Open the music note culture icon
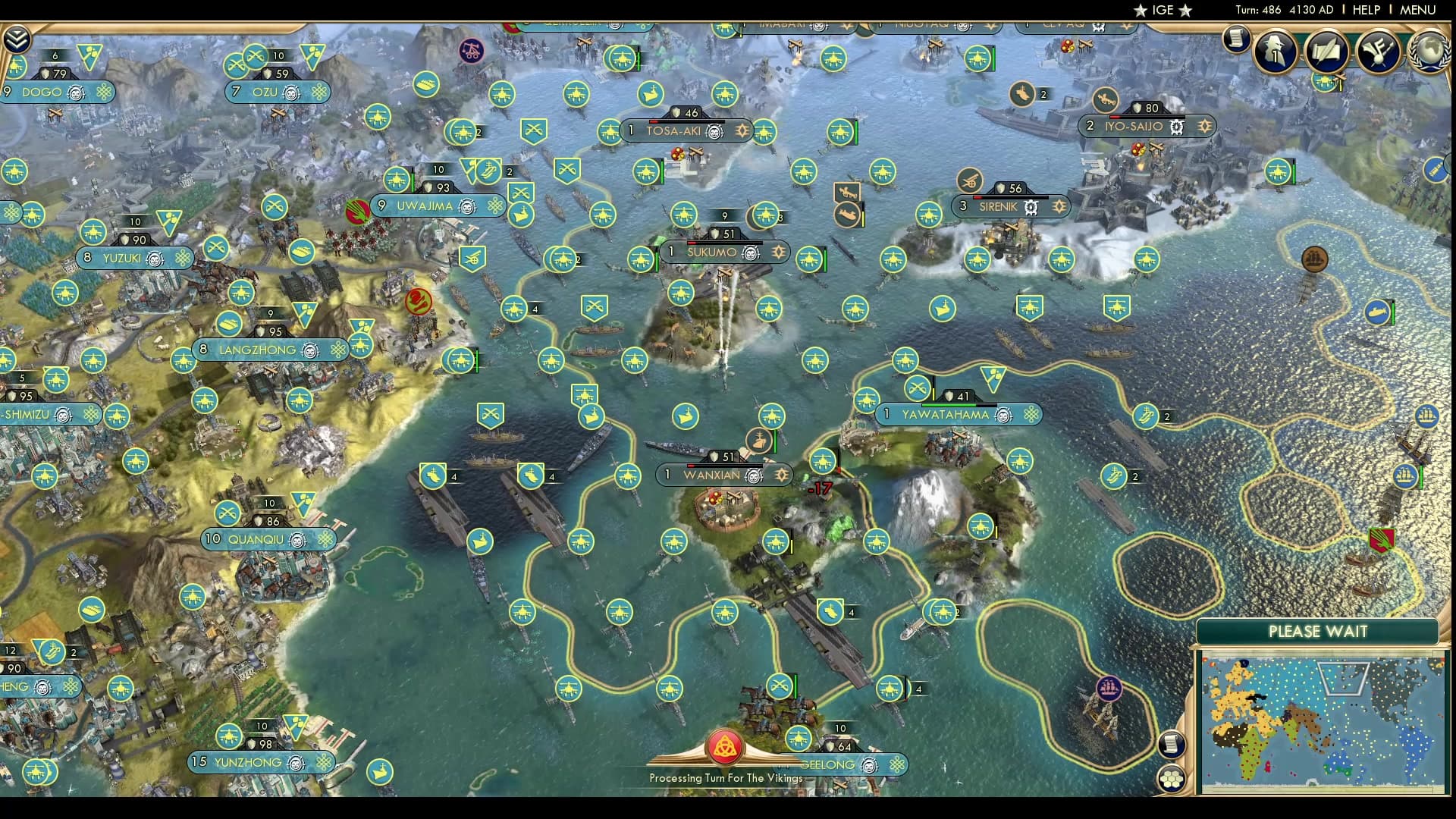This screenshot has height=819, width=1456. 1378,51
